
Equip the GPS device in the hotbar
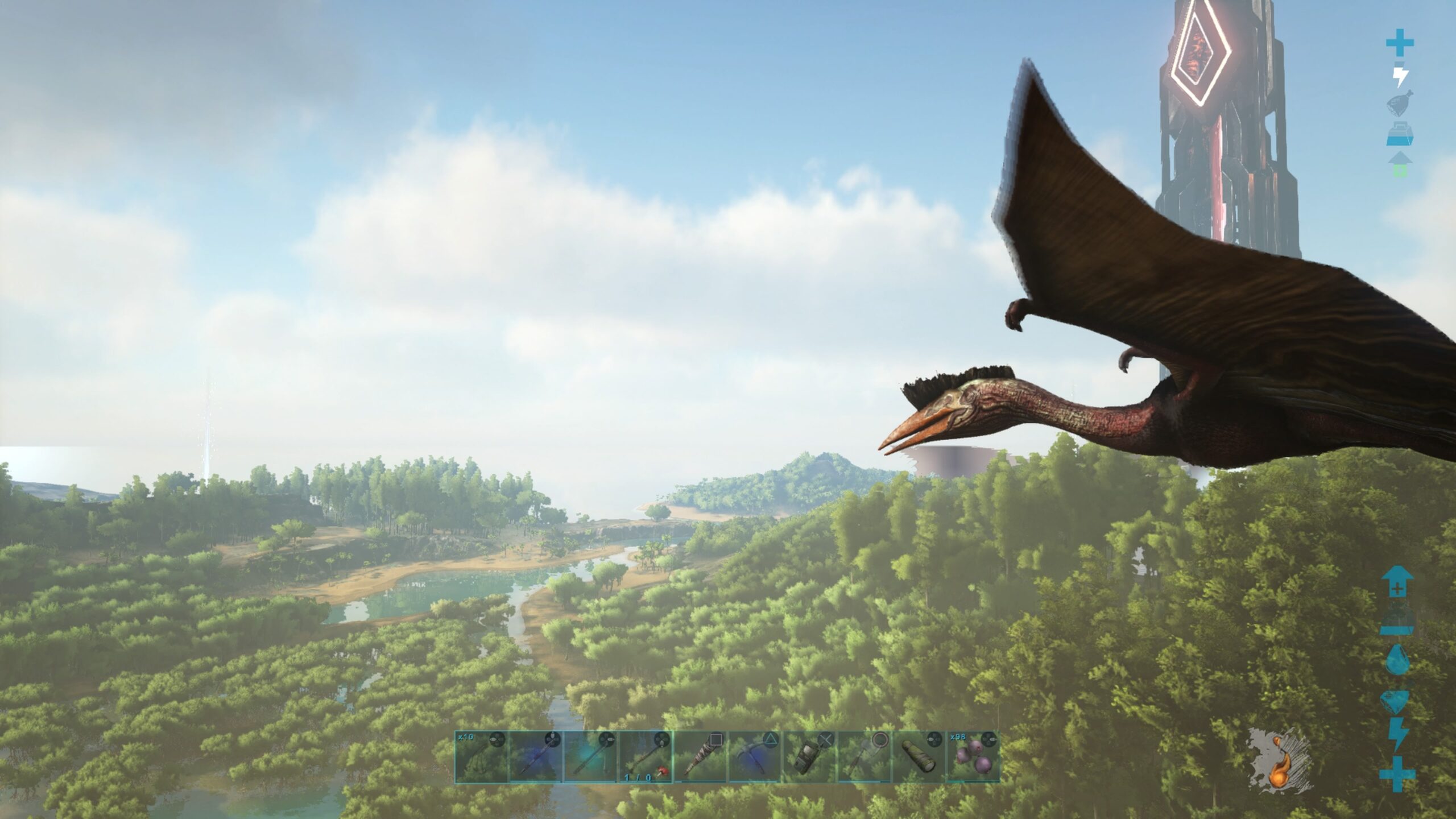click(809, 756)
